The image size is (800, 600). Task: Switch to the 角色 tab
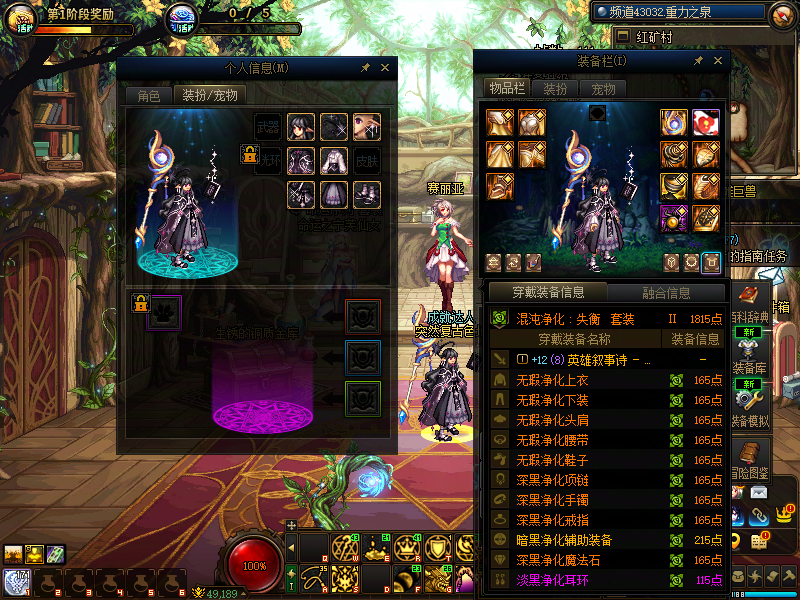pos(148,96)
